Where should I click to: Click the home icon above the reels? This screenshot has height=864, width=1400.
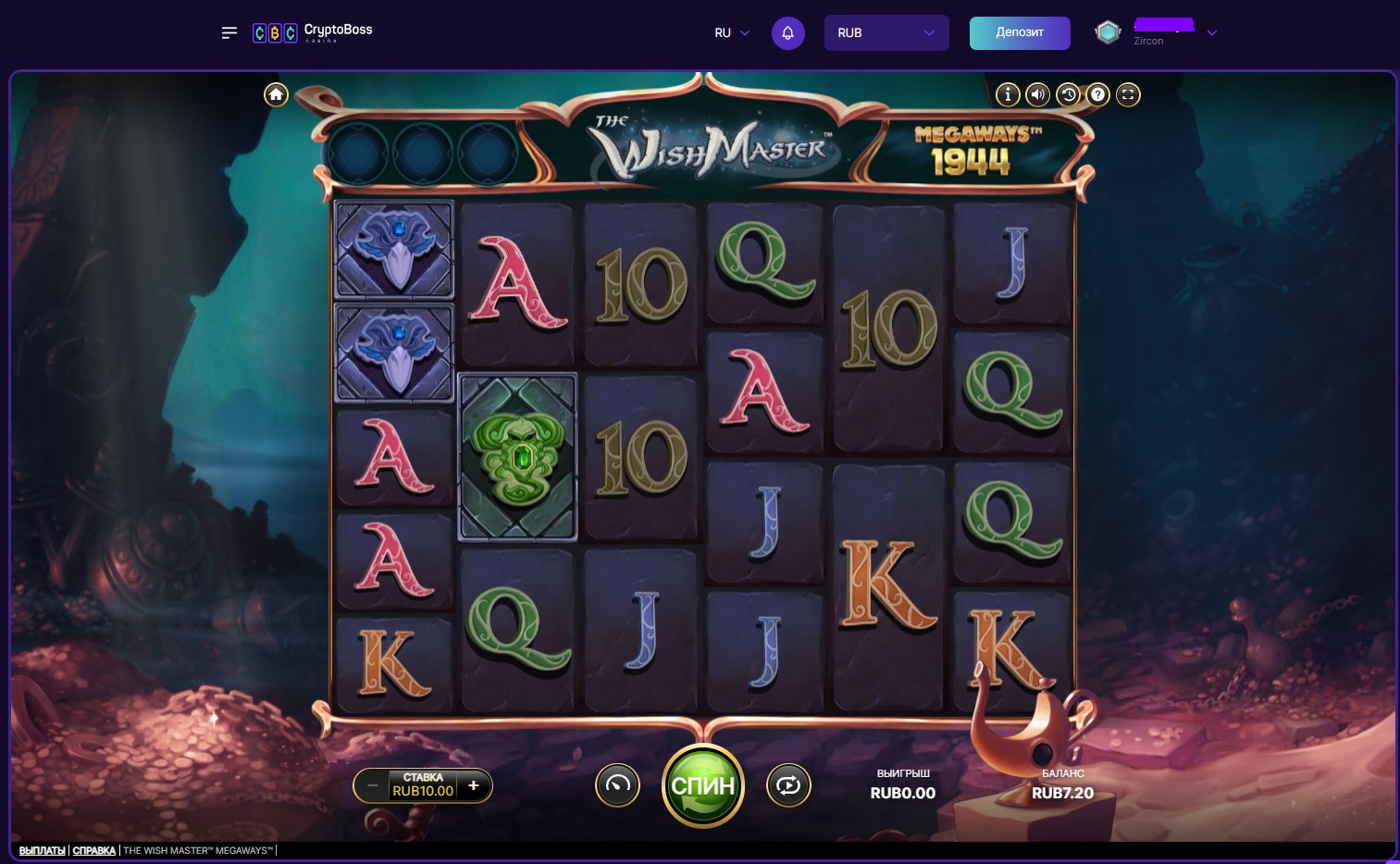(276, 93)
